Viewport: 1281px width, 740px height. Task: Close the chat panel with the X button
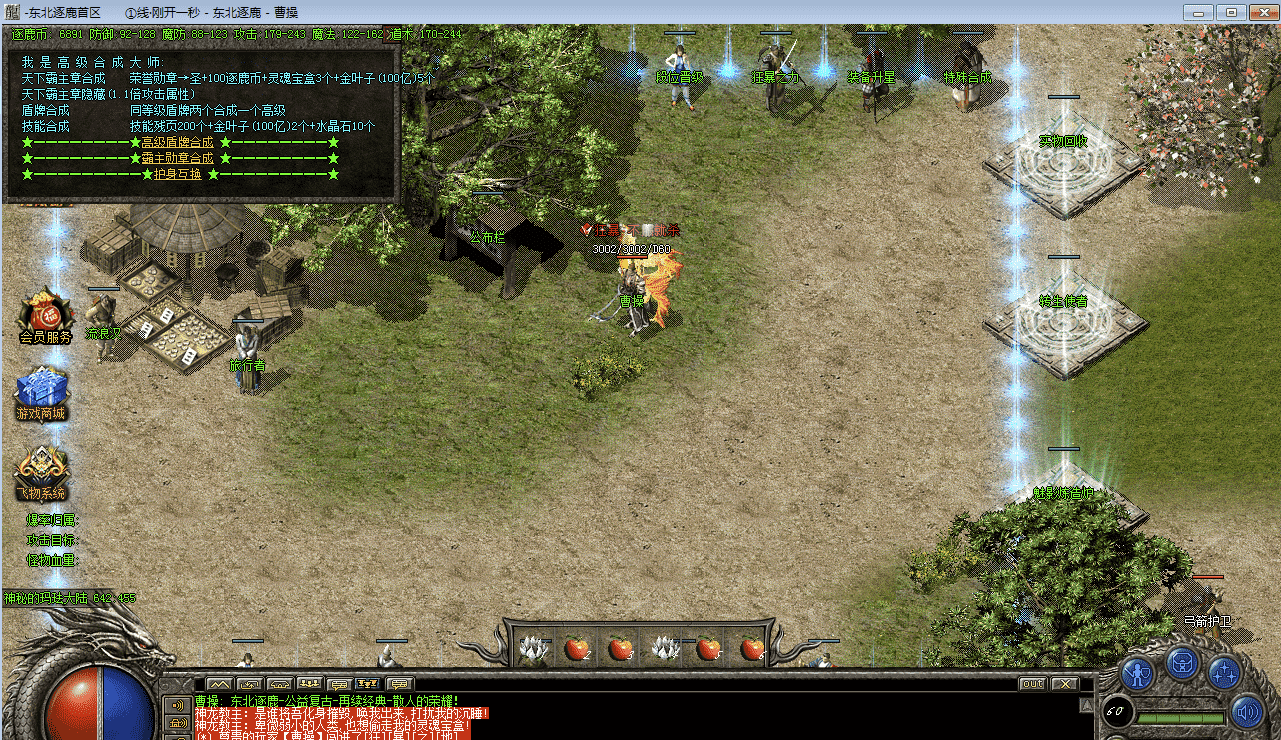tap(1064, 684)
